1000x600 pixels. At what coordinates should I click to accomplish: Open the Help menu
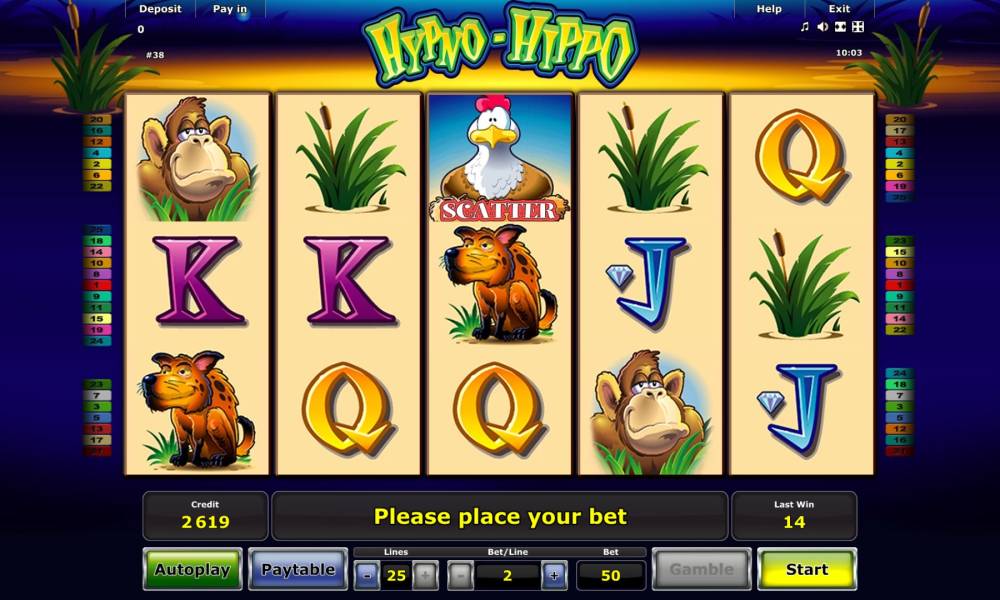click(769, 9)
